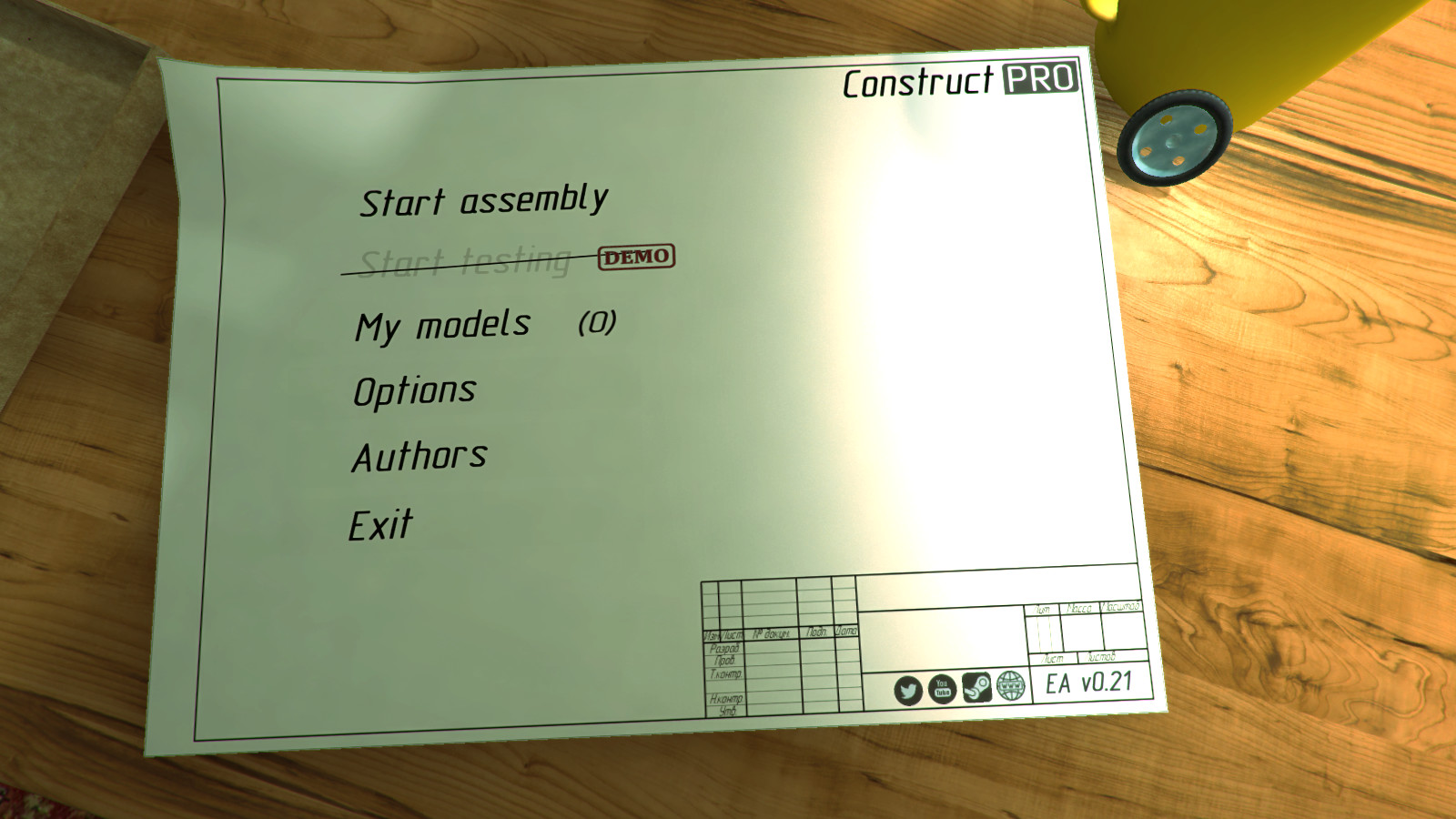1456x819 pixels.
Task: Open the YouTube channel icon
Action: pyautogui.click(x=942, y=689)
